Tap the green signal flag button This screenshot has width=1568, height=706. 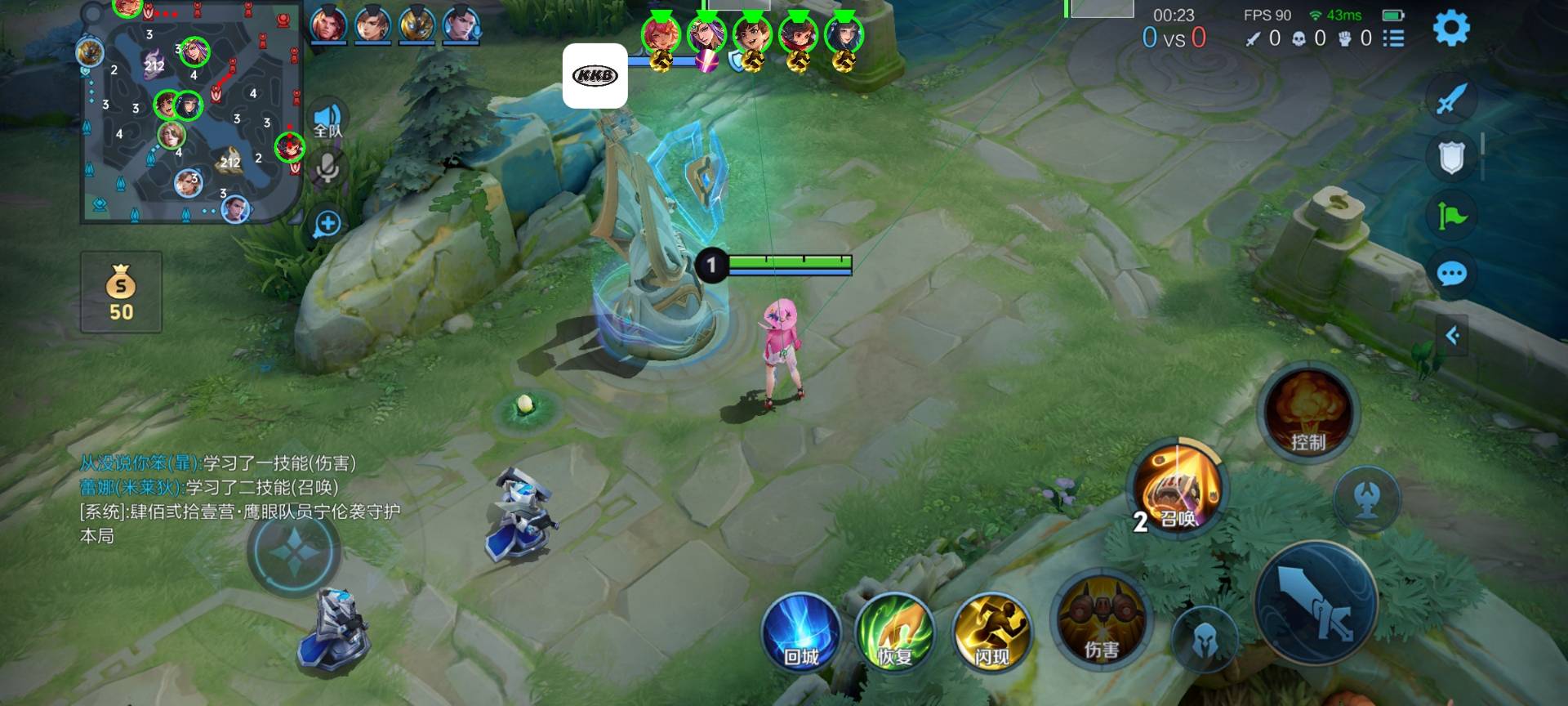[x=1453, y=217]
